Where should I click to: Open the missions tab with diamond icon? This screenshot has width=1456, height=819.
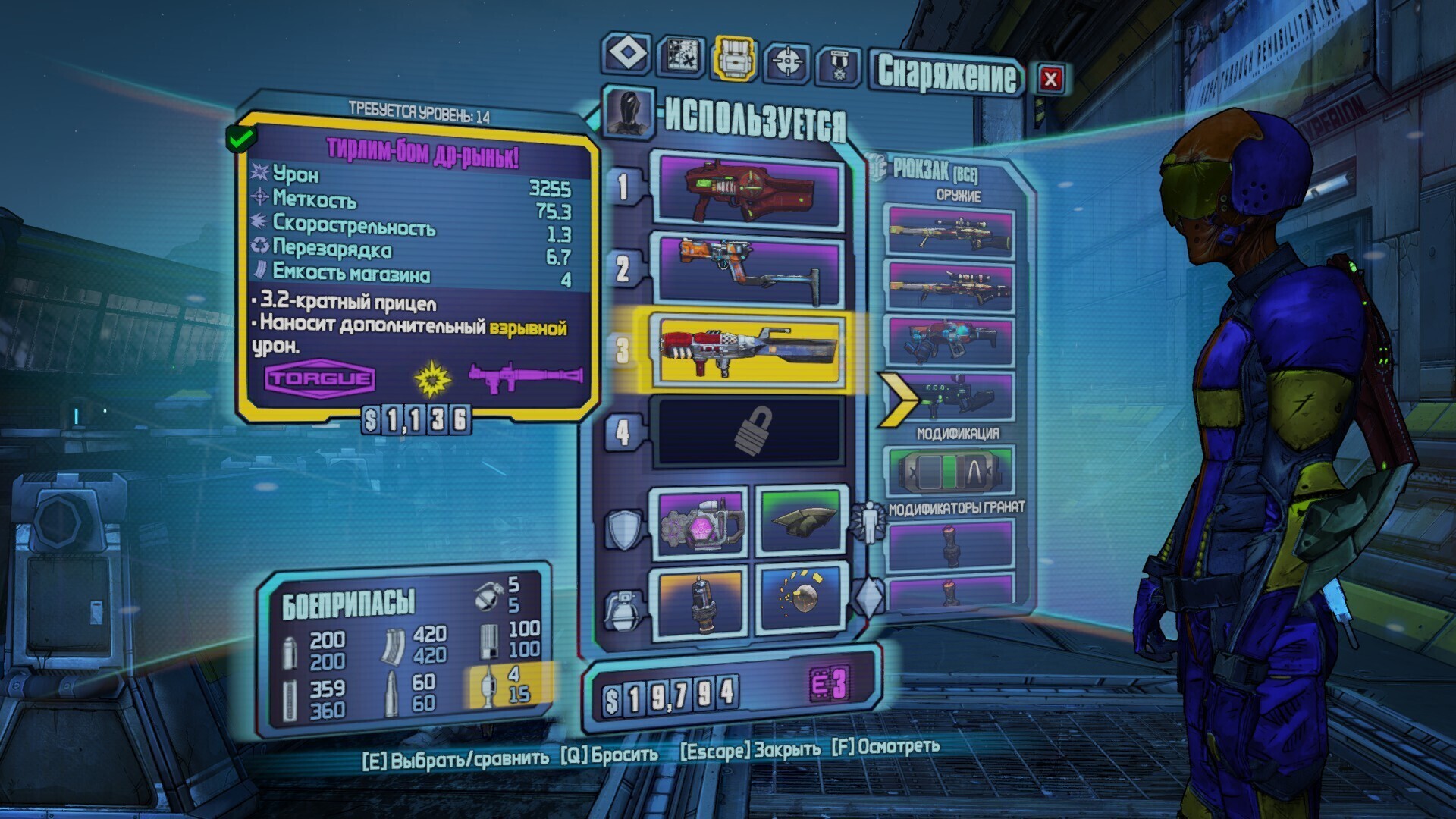click(627, 55)
